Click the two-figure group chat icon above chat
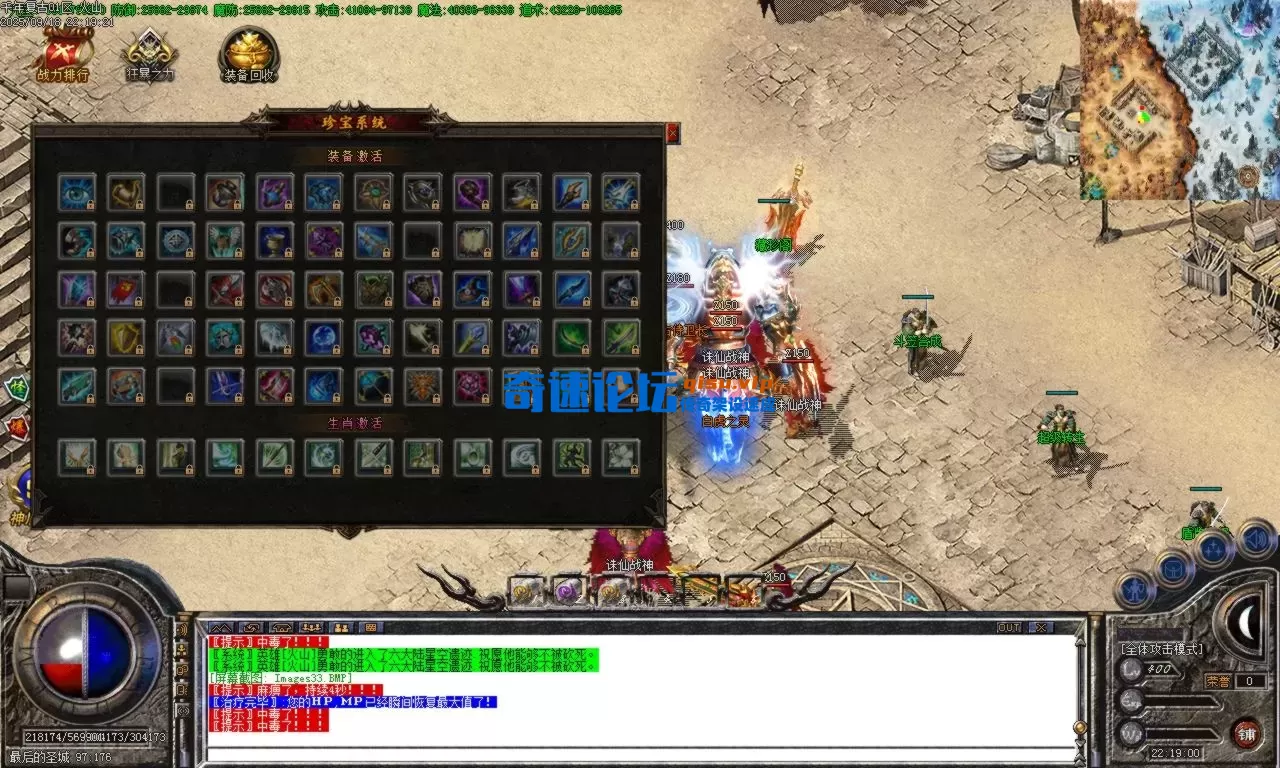 tap(341, 628)
